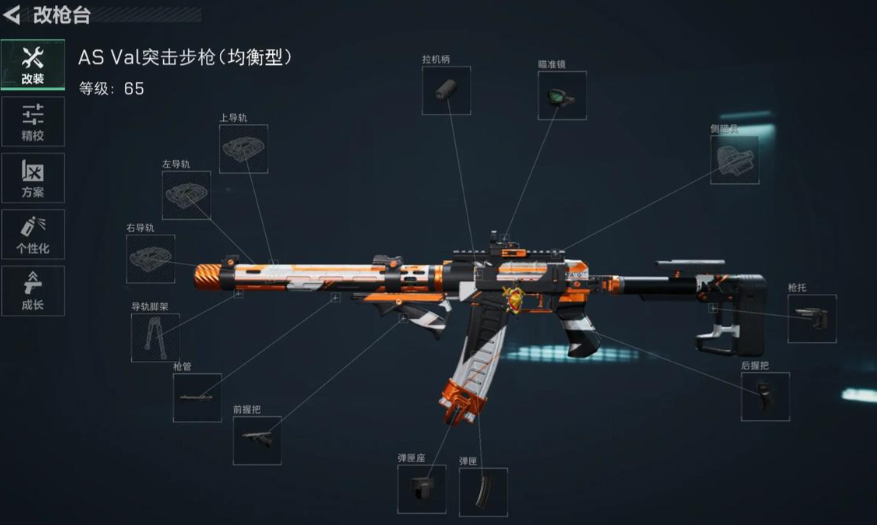Open the 右导轨 attachment slot
The width and height of the screenshot is (877, 525).
pyautogui.click(x=150, y=259)
